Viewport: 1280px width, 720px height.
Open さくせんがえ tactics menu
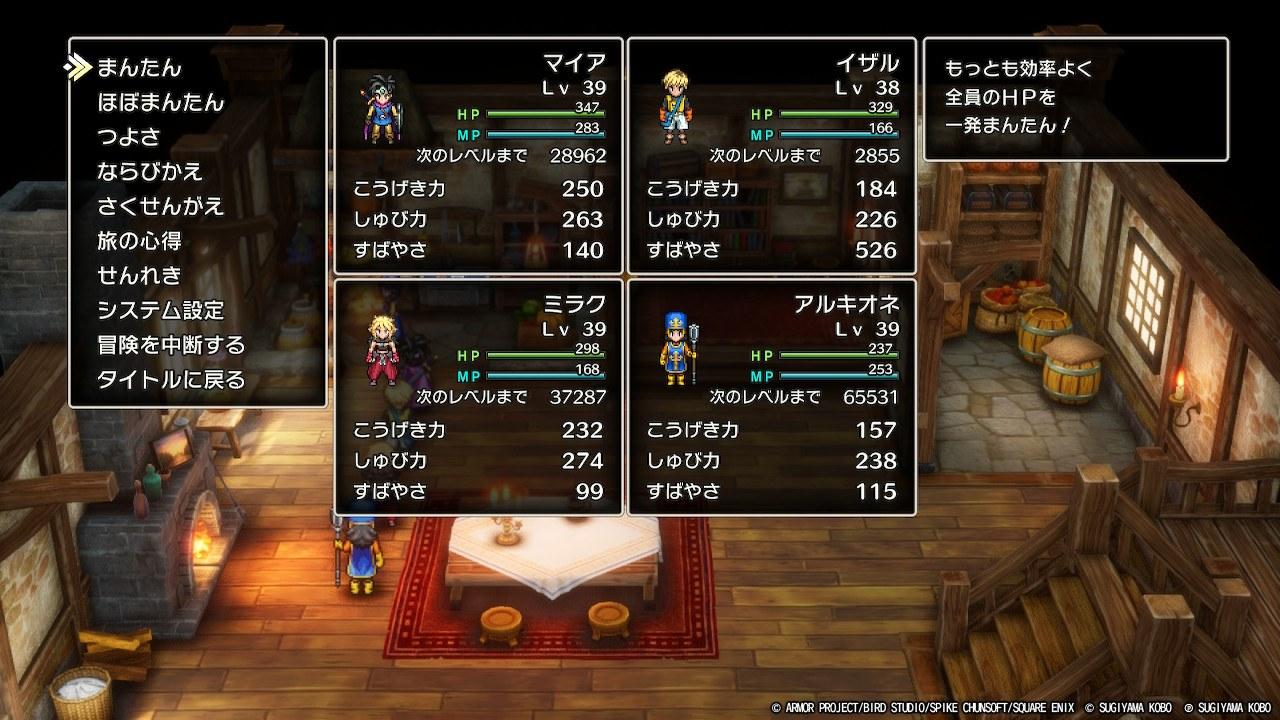point(160,206)
